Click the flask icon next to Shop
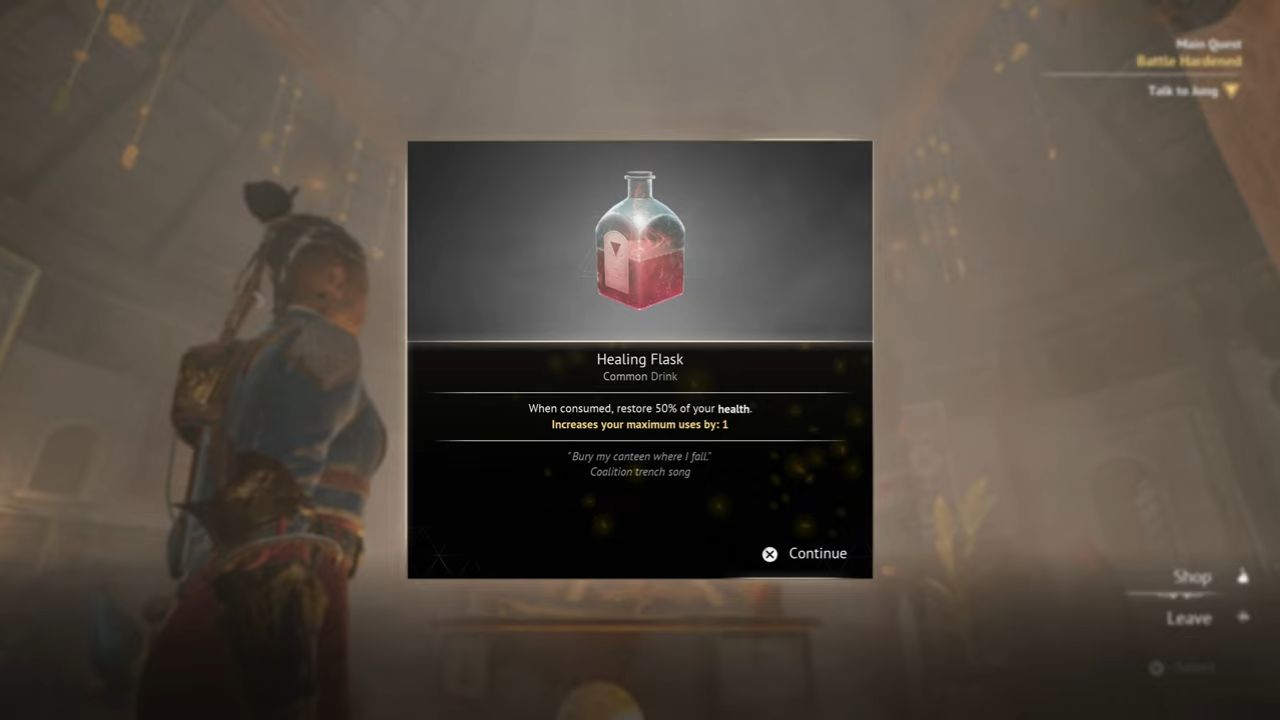 click(x=1243, y=576)
